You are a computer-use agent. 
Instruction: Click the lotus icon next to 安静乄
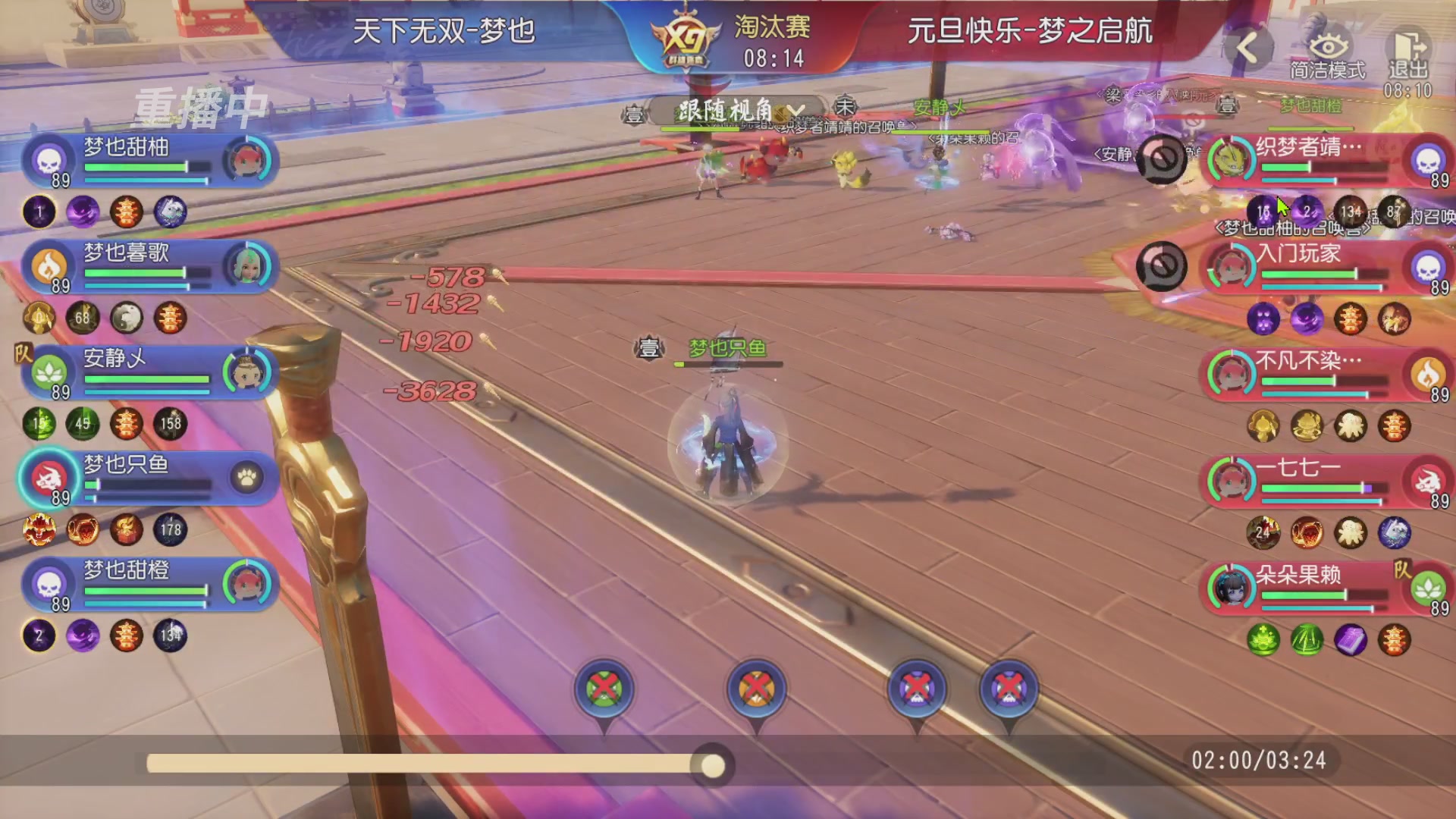point(48,370)
